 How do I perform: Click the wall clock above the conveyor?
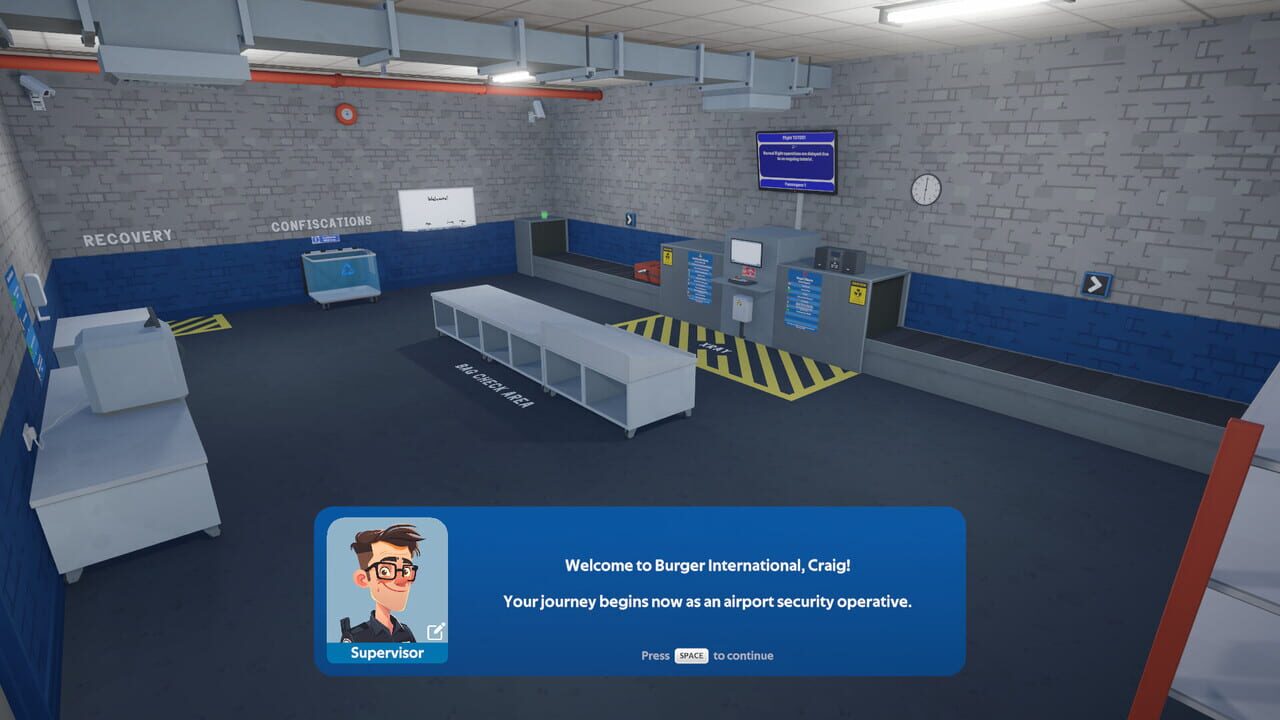coord(925,188)
